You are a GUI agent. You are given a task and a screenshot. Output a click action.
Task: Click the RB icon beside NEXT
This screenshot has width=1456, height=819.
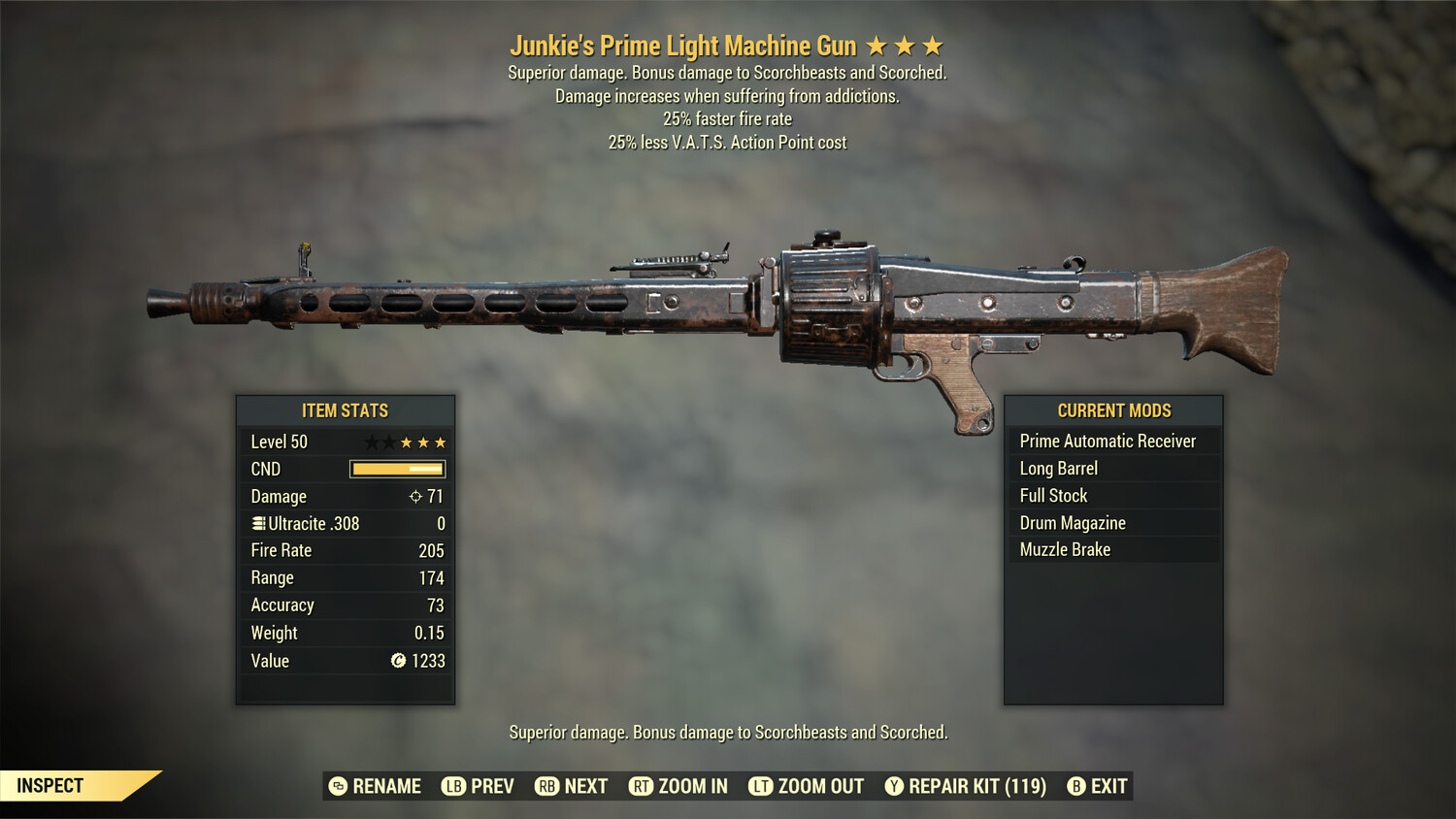click(x=546, y=786)
